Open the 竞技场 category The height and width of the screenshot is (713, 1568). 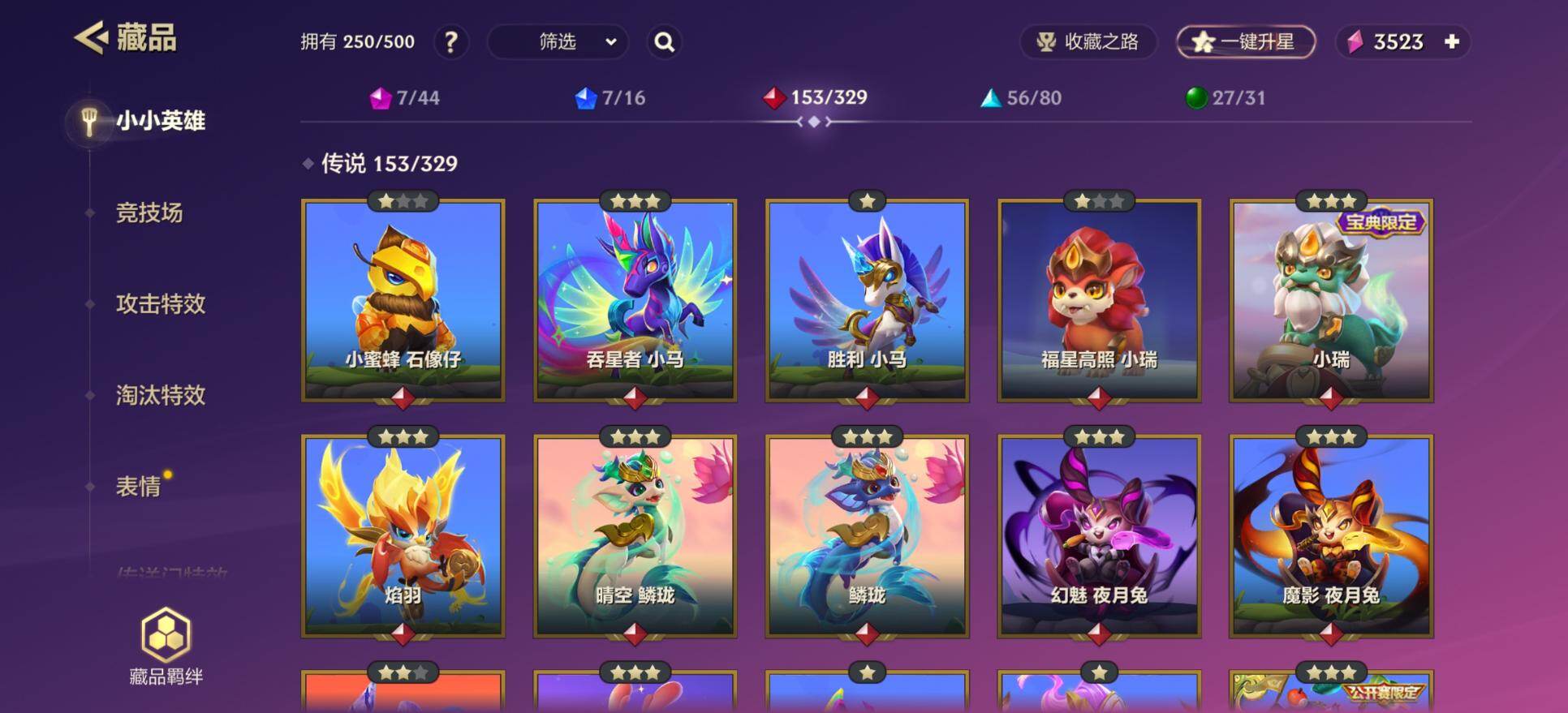(x=149, y=213)
